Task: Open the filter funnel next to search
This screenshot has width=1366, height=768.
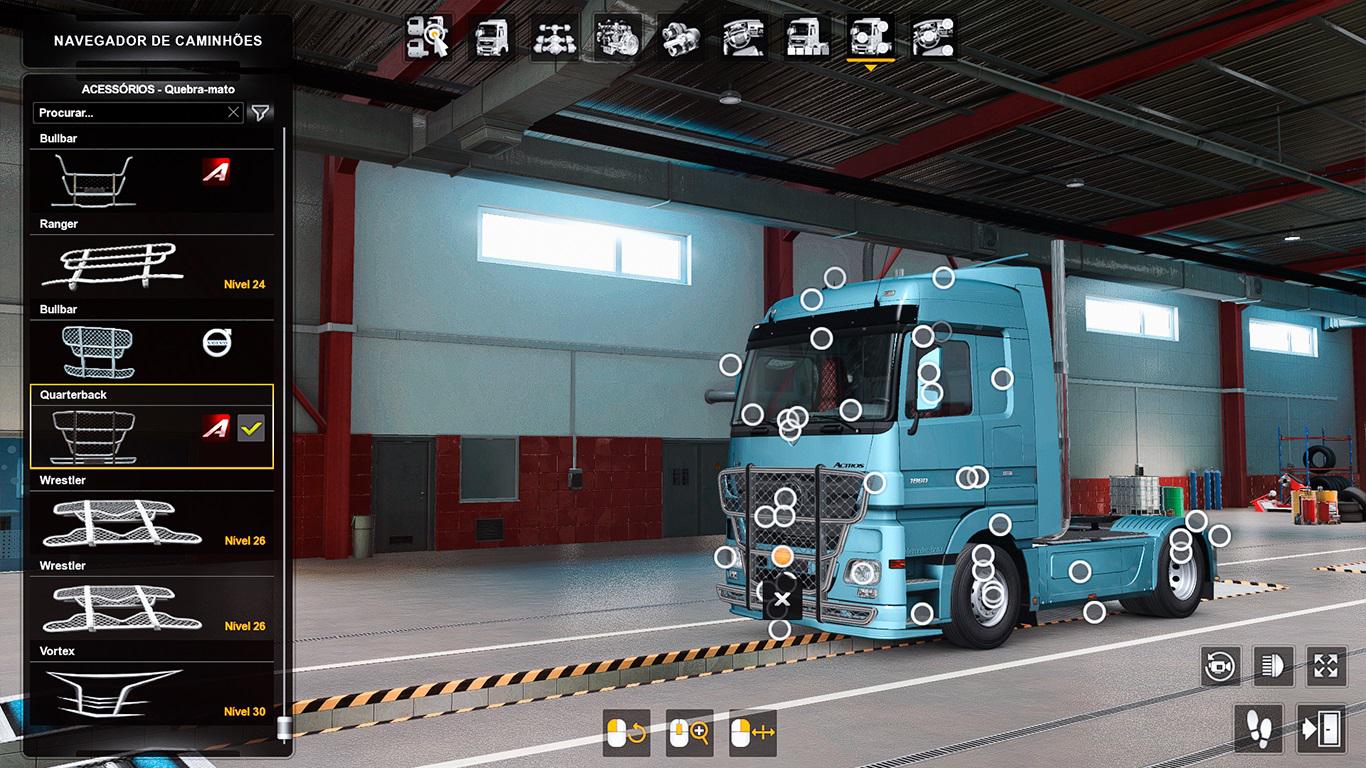Action: [260, 113]
